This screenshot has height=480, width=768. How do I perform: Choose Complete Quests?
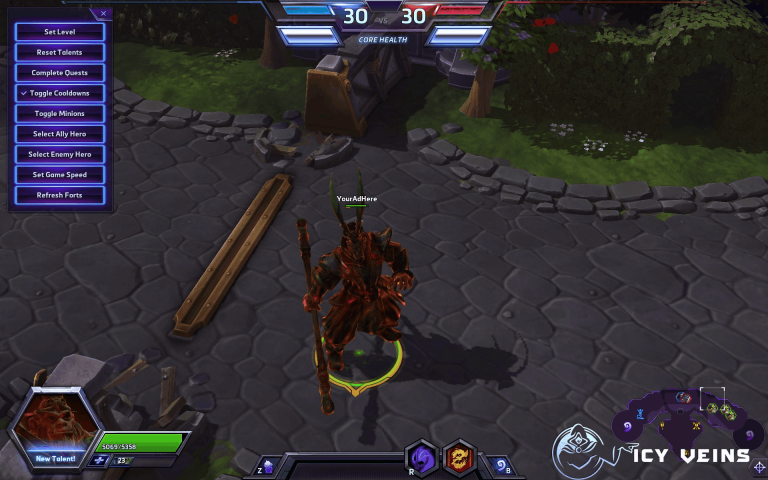point(60,73)
